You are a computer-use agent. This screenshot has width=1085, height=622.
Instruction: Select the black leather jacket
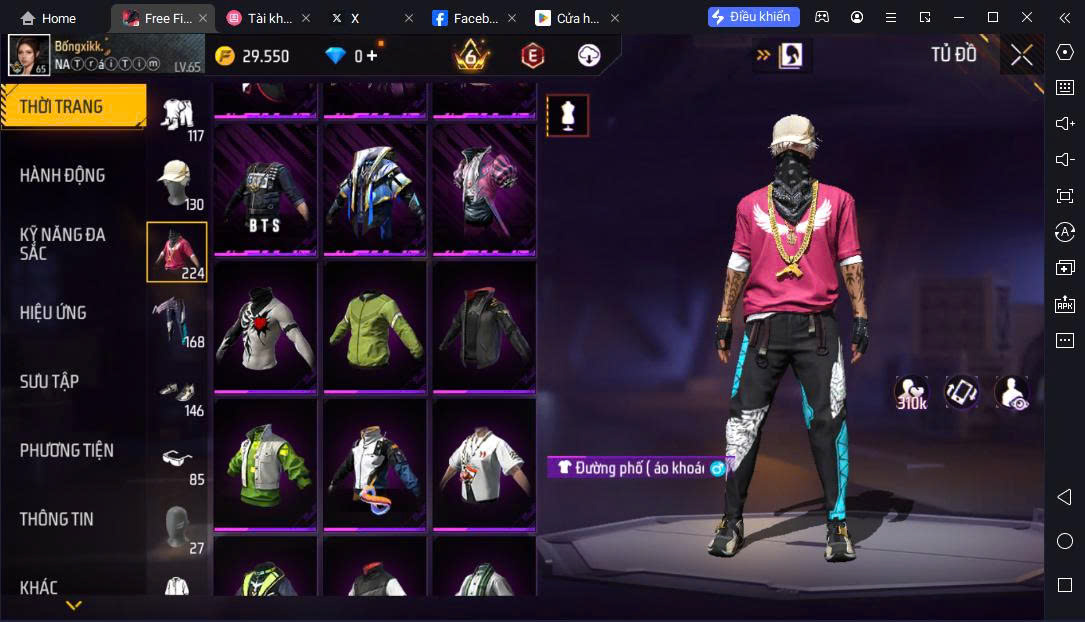(x=484, y=327)
